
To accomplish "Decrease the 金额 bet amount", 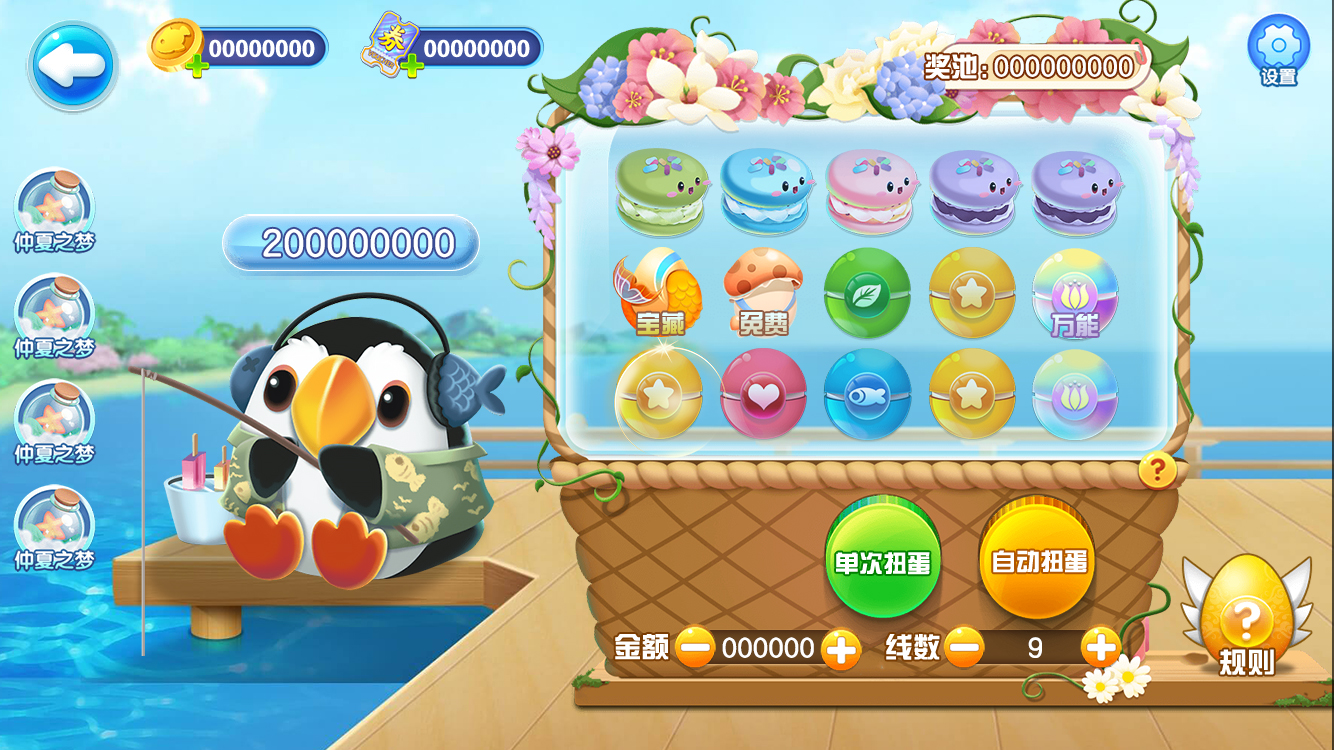I will (x=694, y=648).
